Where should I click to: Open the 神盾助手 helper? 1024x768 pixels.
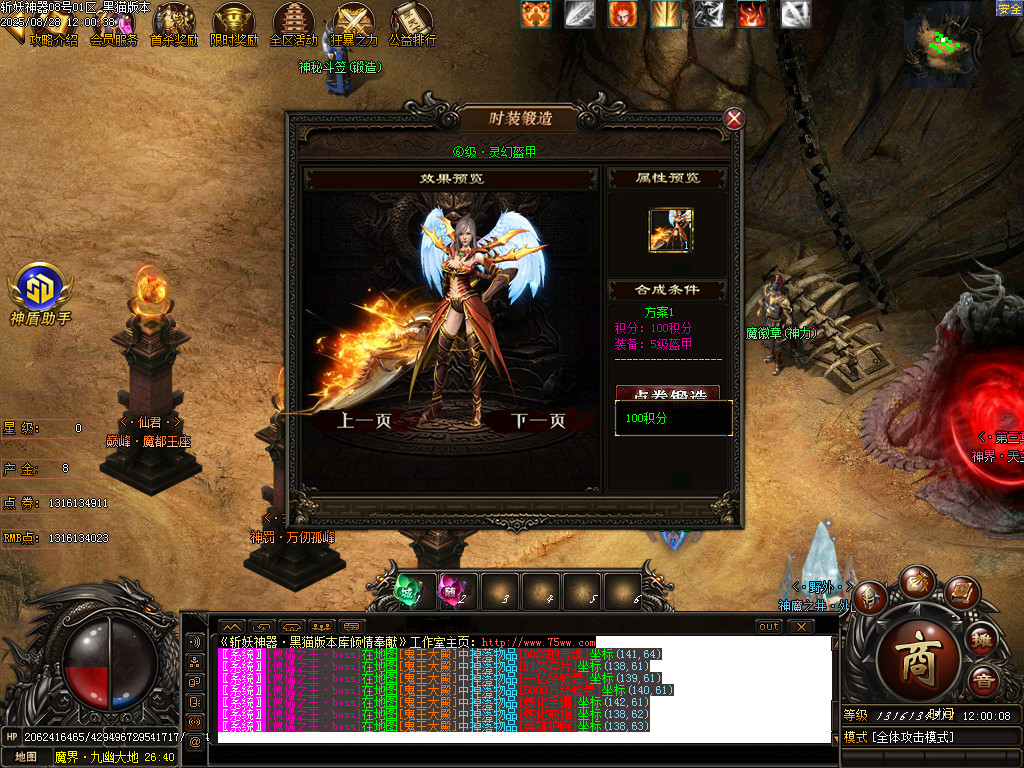point(41,288)
